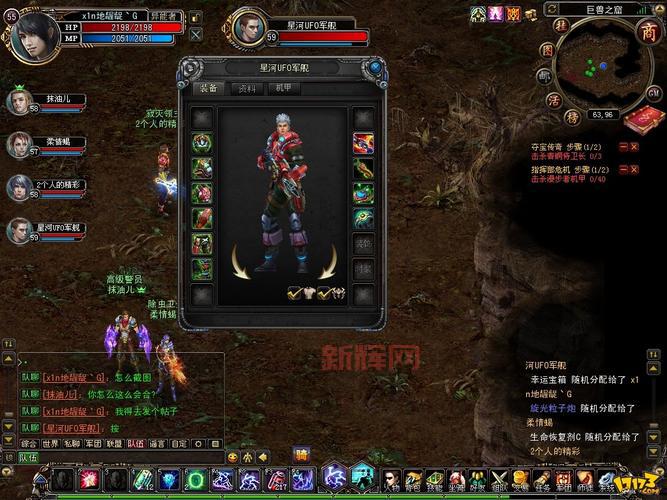
Task: Close the 夺宝传奇 quest tracker entry
Action: coord(634,146)
